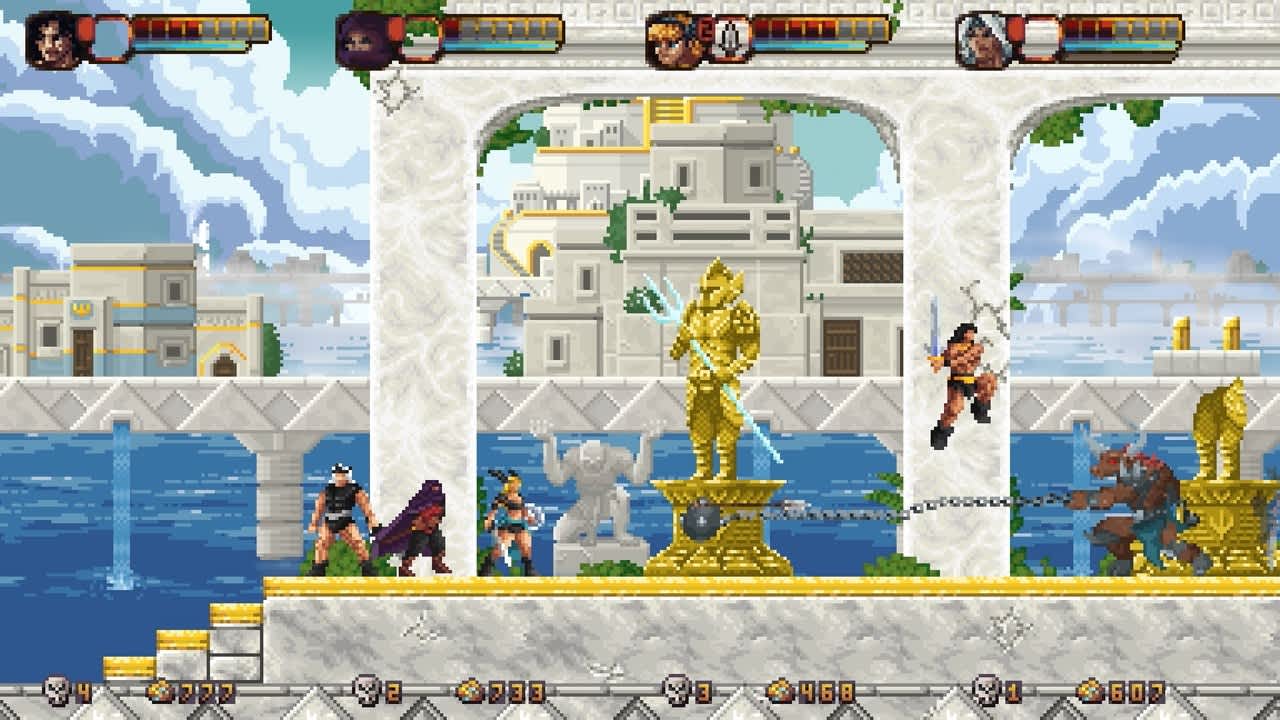Click the coin icon beside the 233 total

point(472,689)
